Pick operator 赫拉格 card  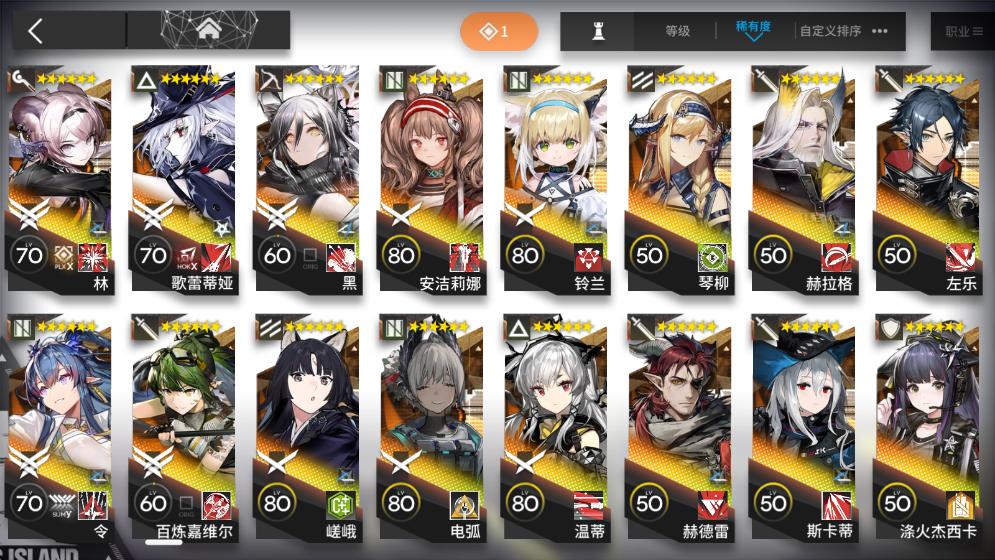pyautogui.click(x=804, y=180)
